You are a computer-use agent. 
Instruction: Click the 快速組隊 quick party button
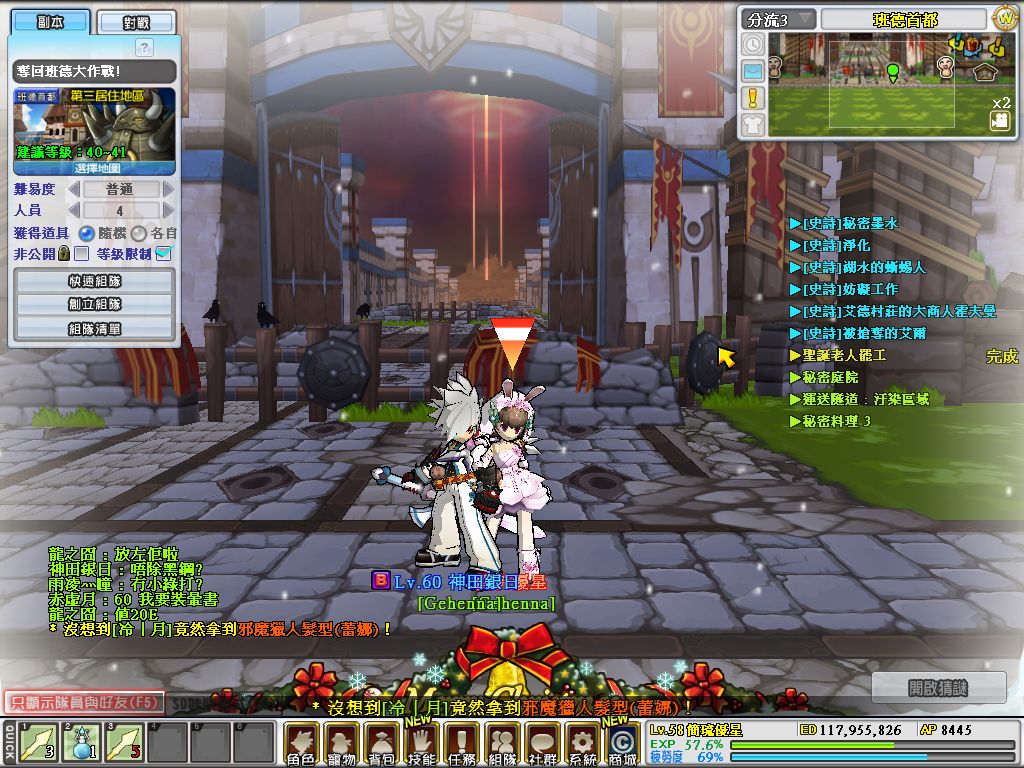click(x=95, y=281)
